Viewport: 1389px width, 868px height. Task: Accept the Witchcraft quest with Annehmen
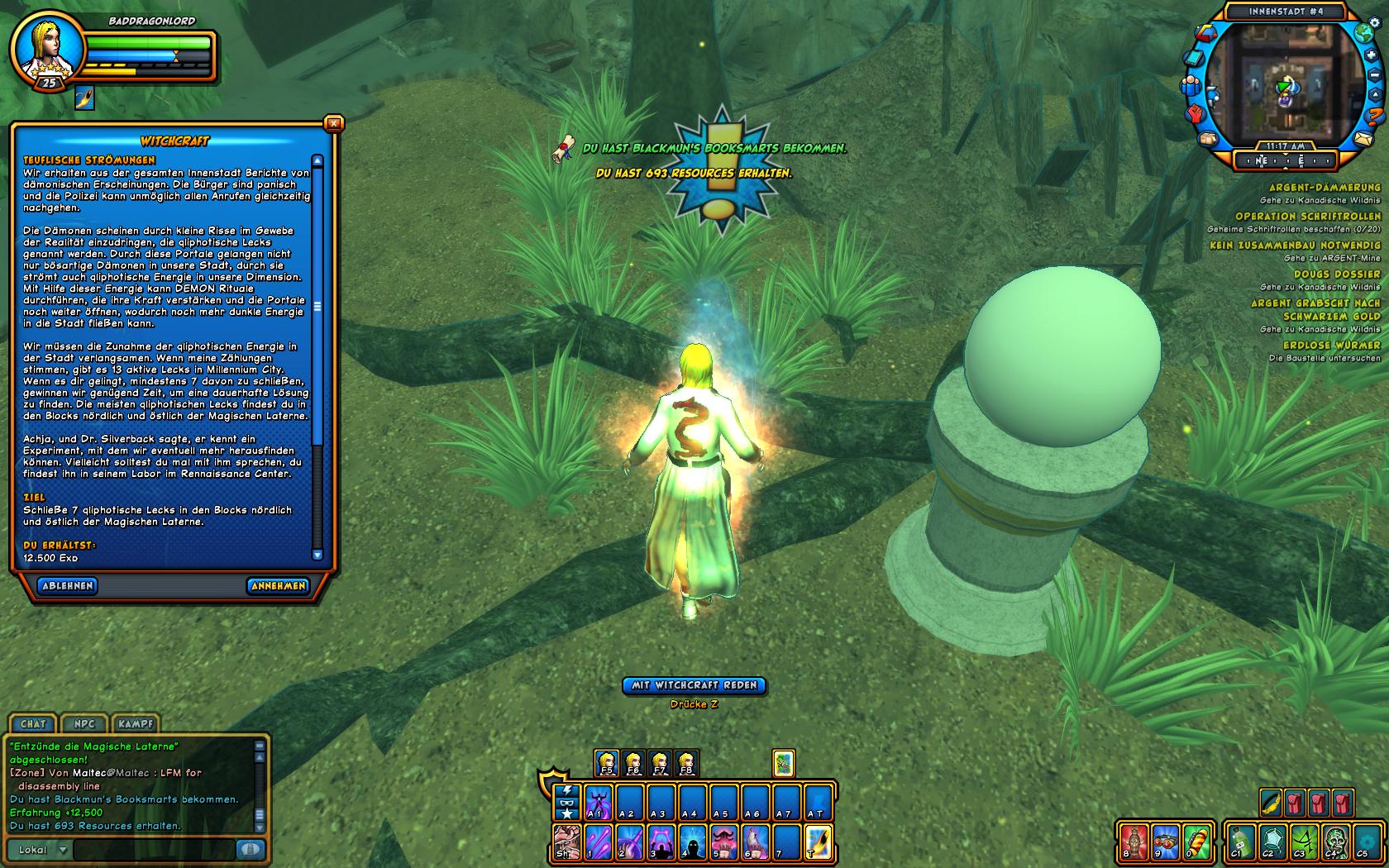(x=278, y=586)
